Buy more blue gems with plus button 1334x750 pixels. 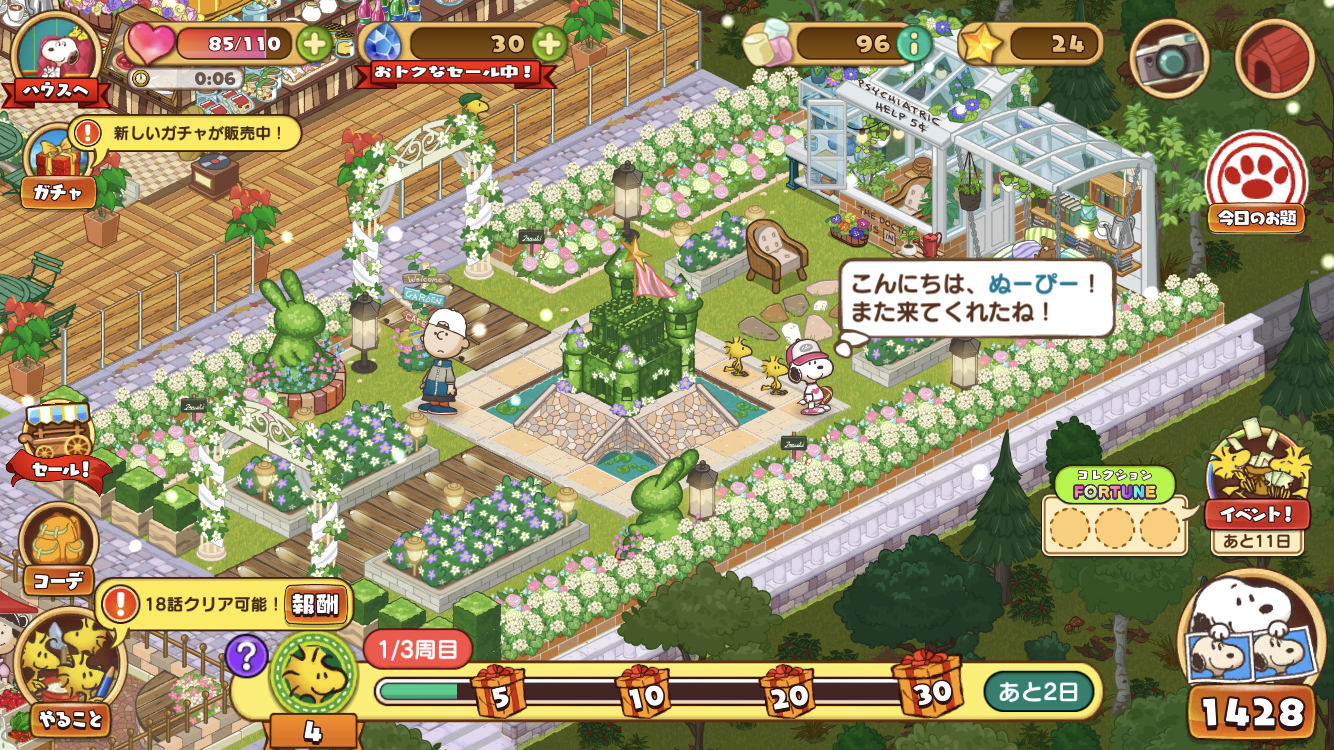coord(549,44)
